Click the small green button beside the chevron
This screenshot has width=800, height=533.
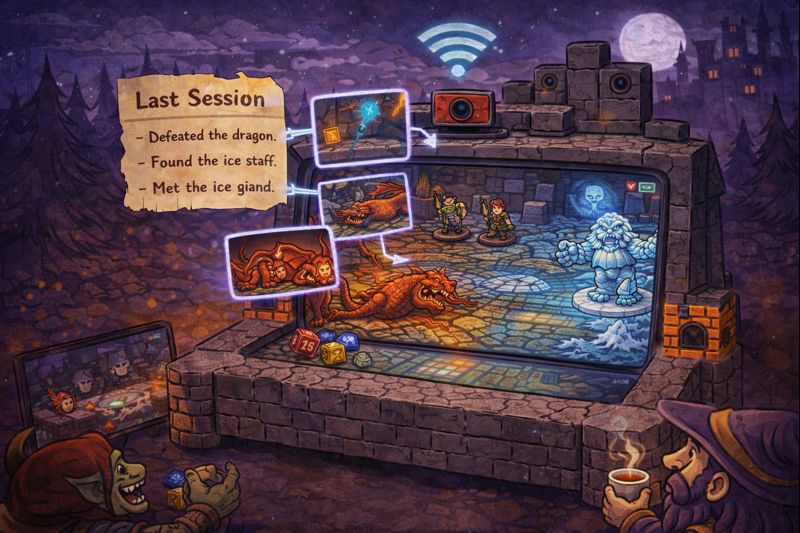pyautogui.click(x=645, y=186)
